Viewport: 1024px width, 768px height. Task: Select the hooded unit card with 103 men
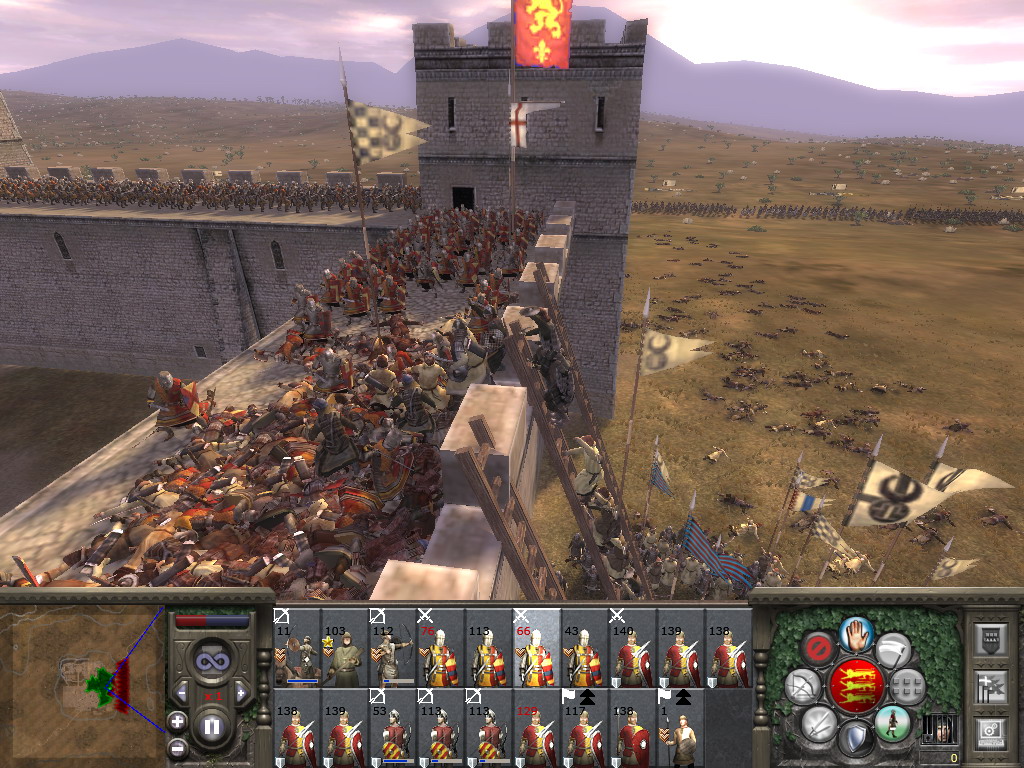point(345,649)
